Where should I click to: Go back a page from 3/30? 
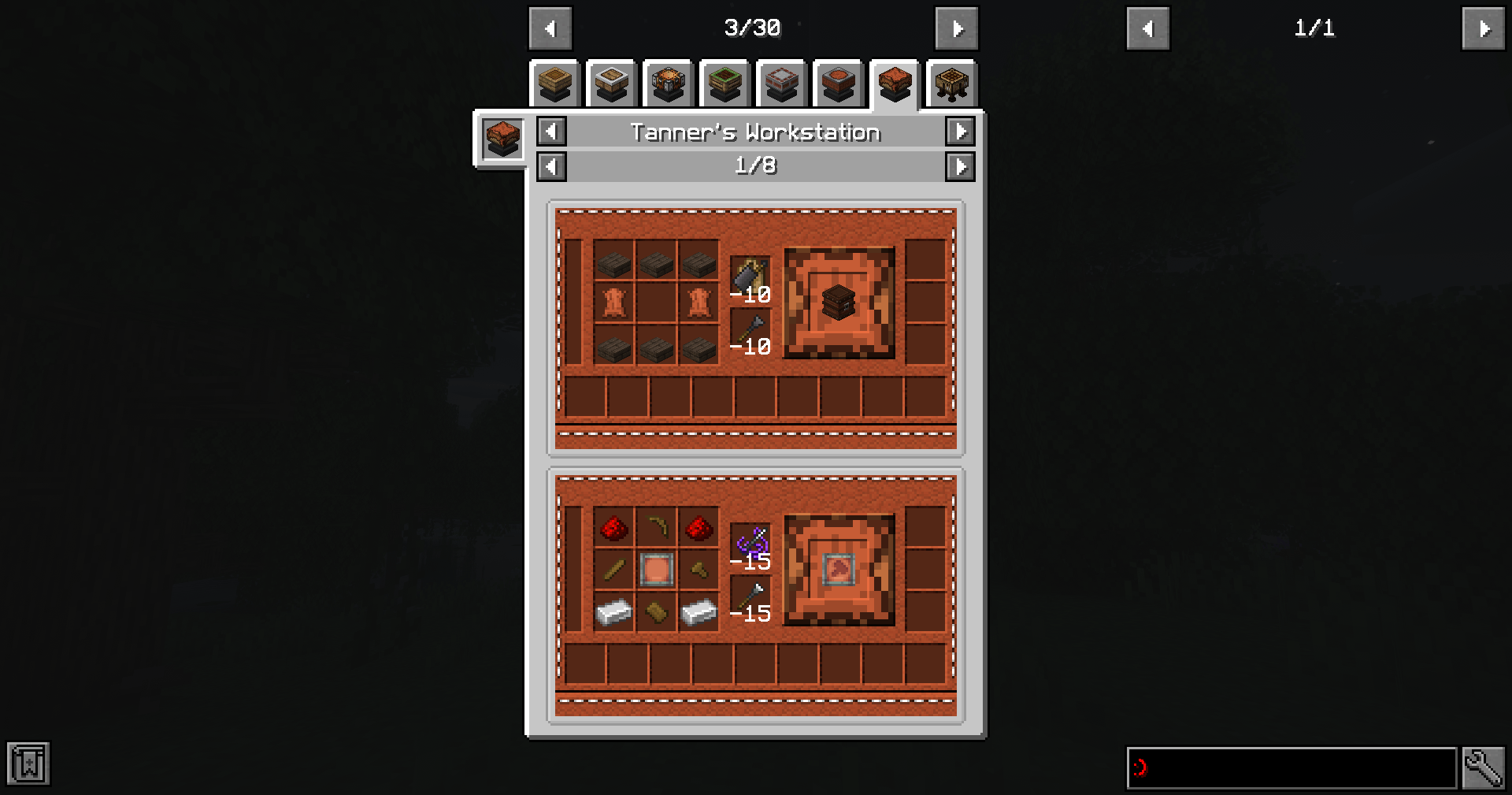(550, 28)
